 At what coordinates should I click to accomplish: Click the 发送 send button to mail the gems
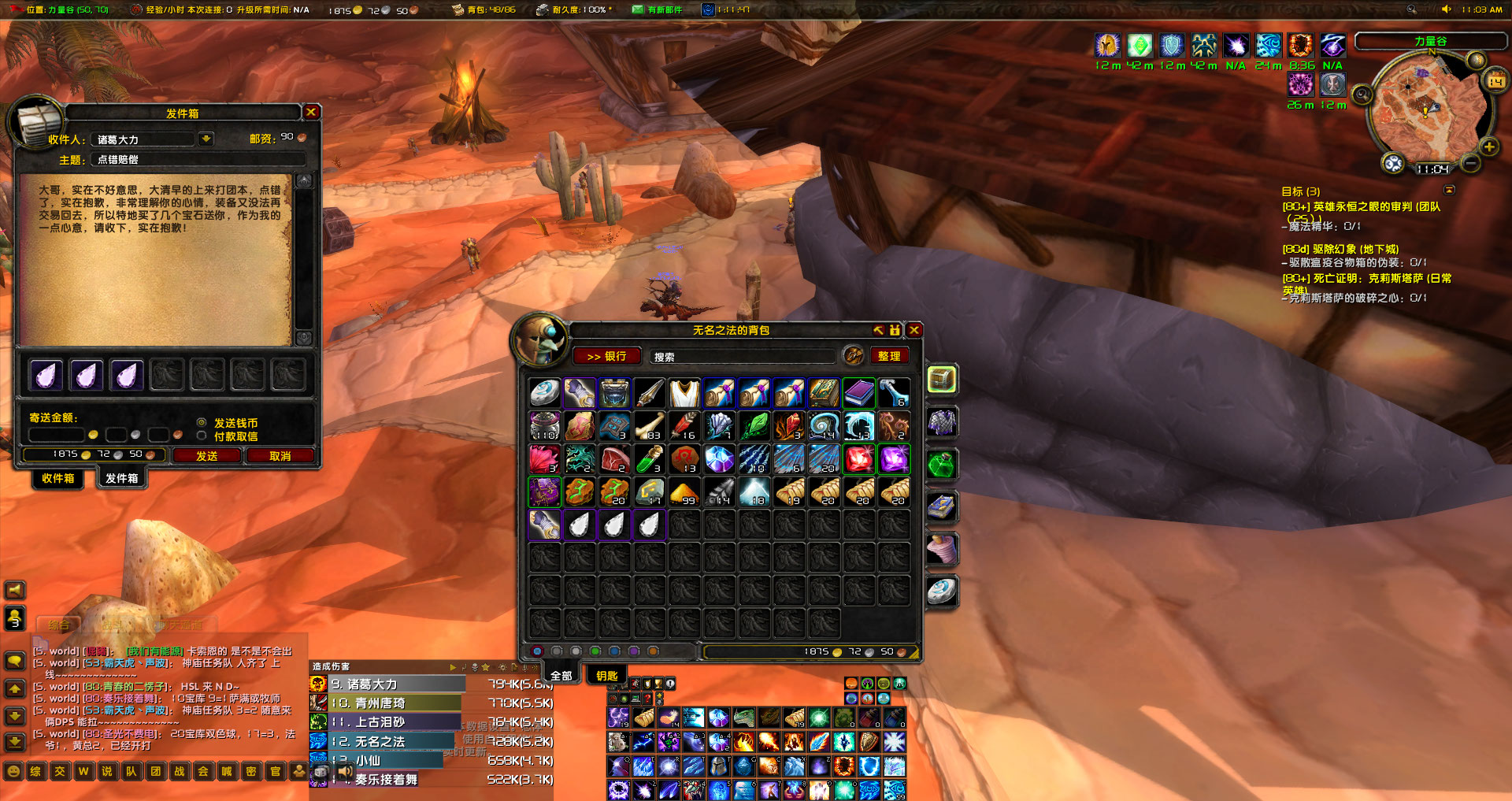coord(206,456)
